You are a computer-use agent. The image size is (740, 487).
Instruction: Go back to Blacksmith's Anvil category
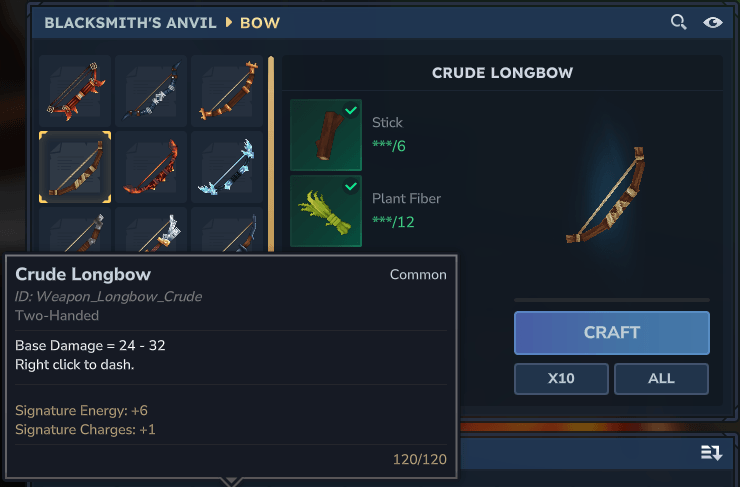coord(130,22)
